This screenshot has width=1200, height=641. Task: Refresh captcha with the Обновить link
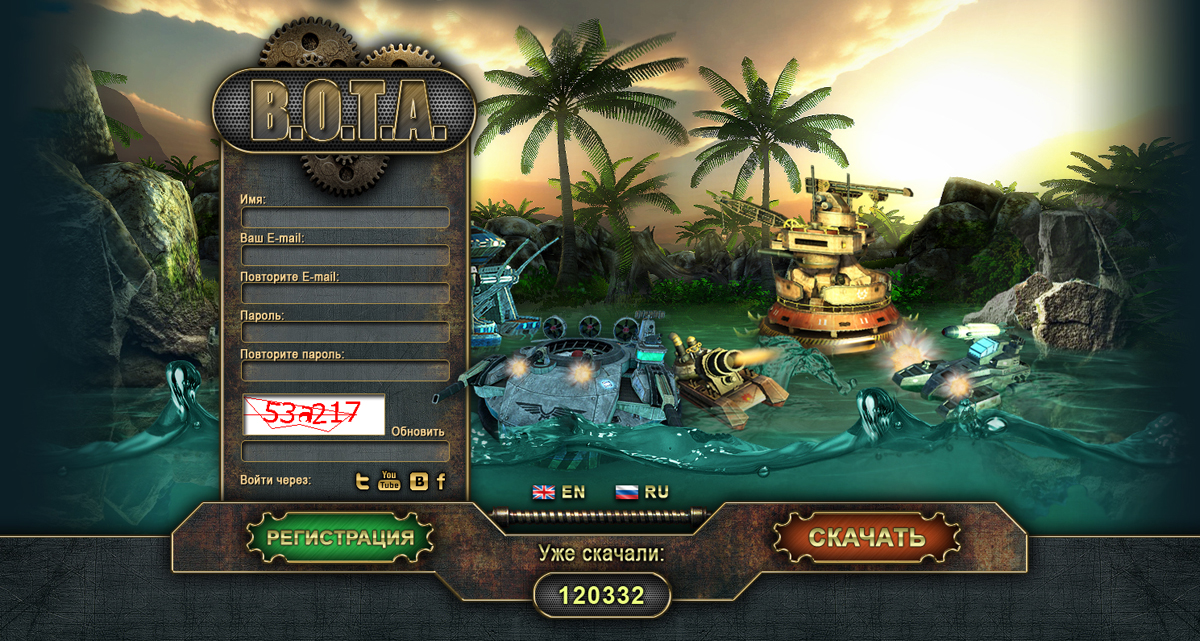(x=418, y=432)
